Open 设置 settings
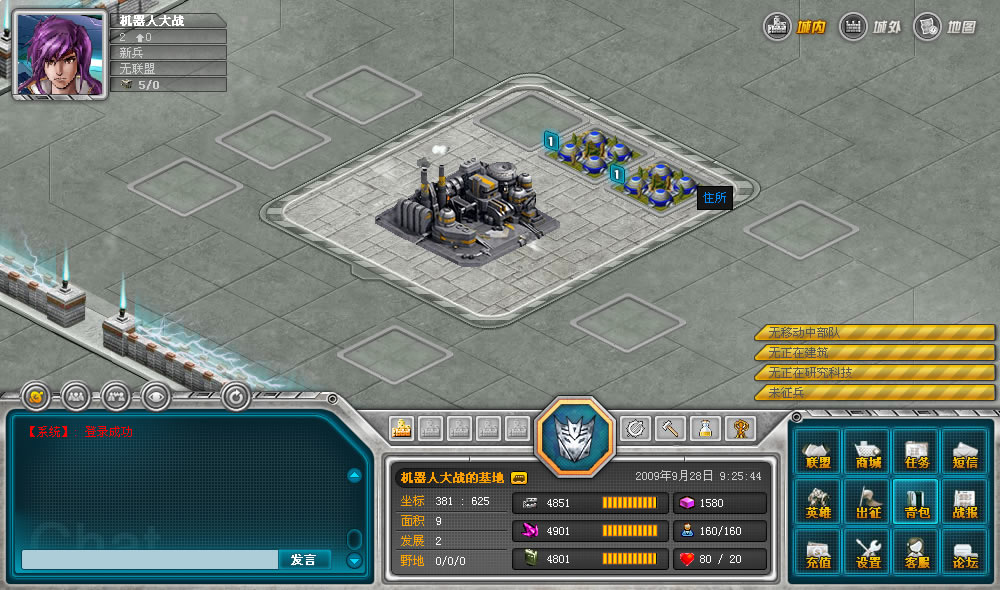Viewport: 1000px width, 590px height. (867, 552)
